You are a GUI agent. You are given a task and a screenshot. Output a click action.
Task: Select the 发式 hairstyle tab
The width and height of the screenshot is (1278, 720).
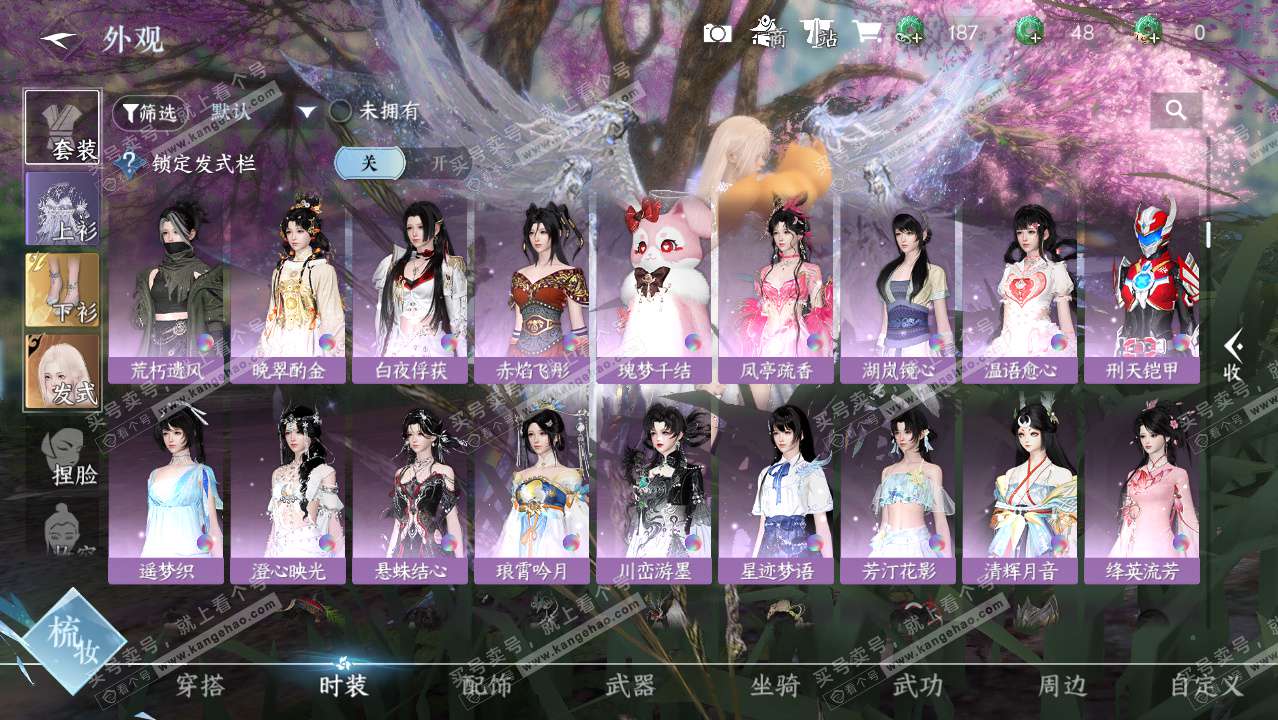tap(63, 371)
